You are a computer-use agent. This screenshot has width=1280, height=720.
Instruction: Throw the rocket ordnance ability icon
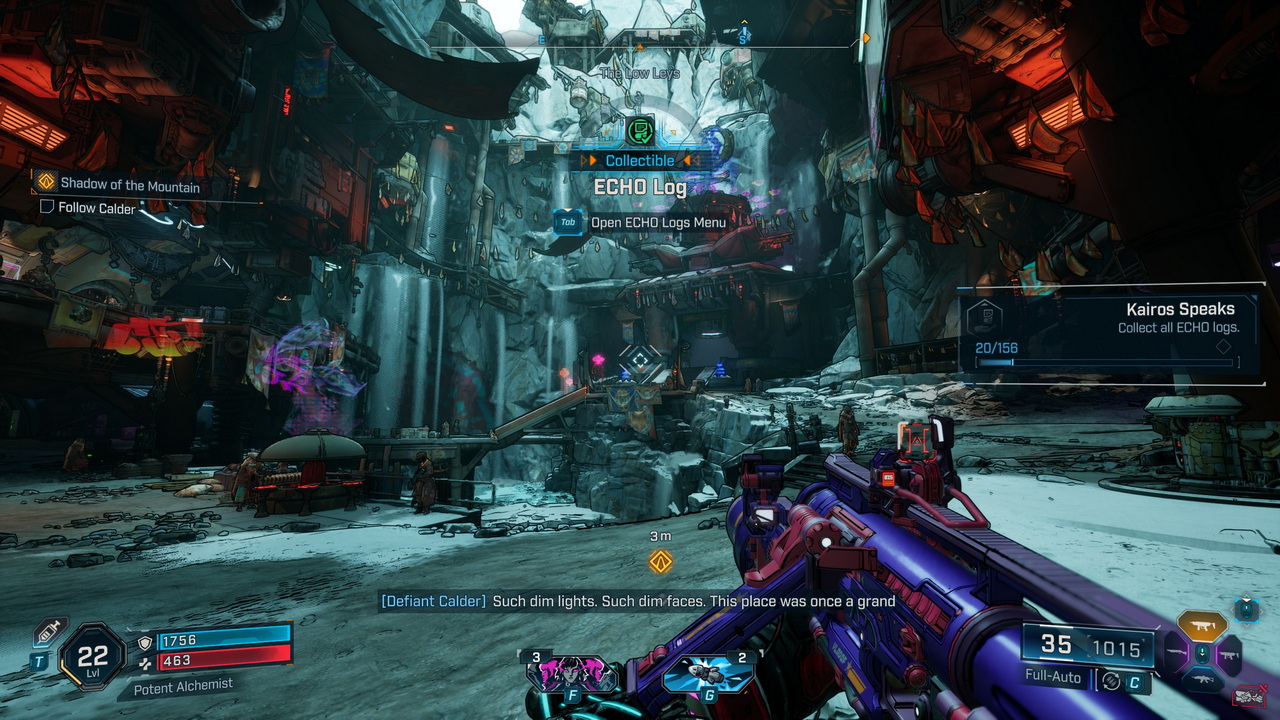(x=709, y=673)
